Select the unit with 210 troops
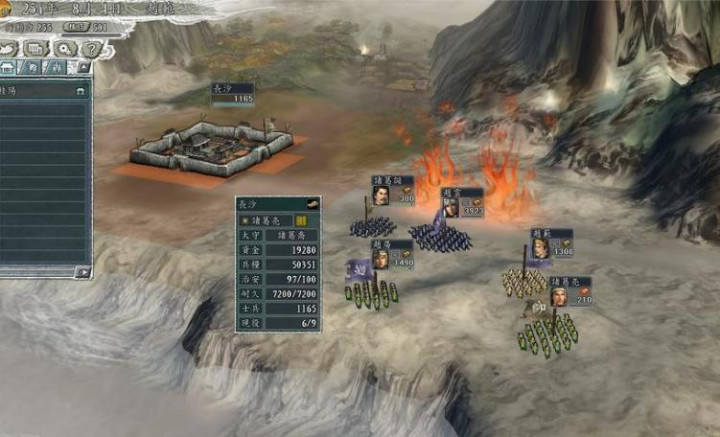The height and width of the screenshot is (437, 720). (x=570, y=291)
